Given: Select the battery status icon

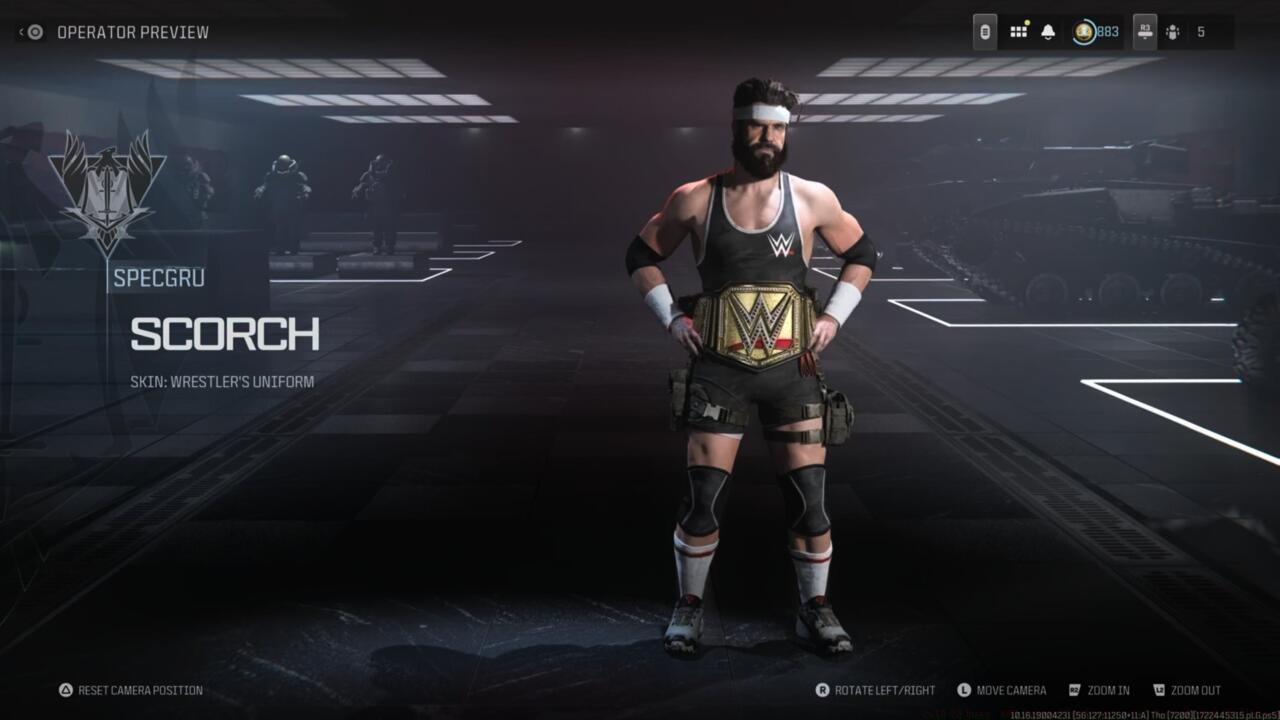Looking at the screenshot, I should coord(985,31).
